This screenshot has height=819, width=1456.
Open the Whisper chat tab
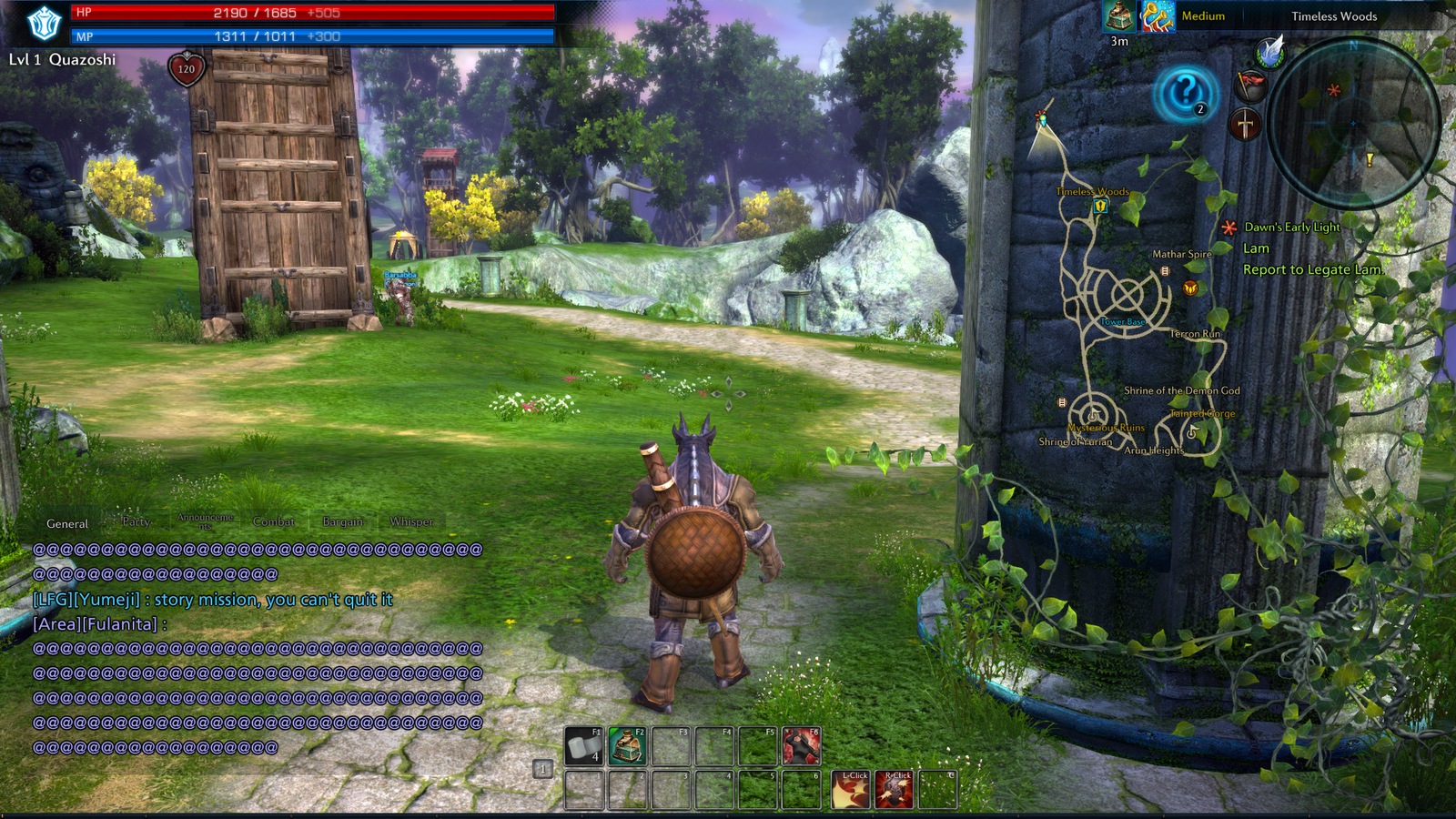pyautogui.click(x=411, y=521)
